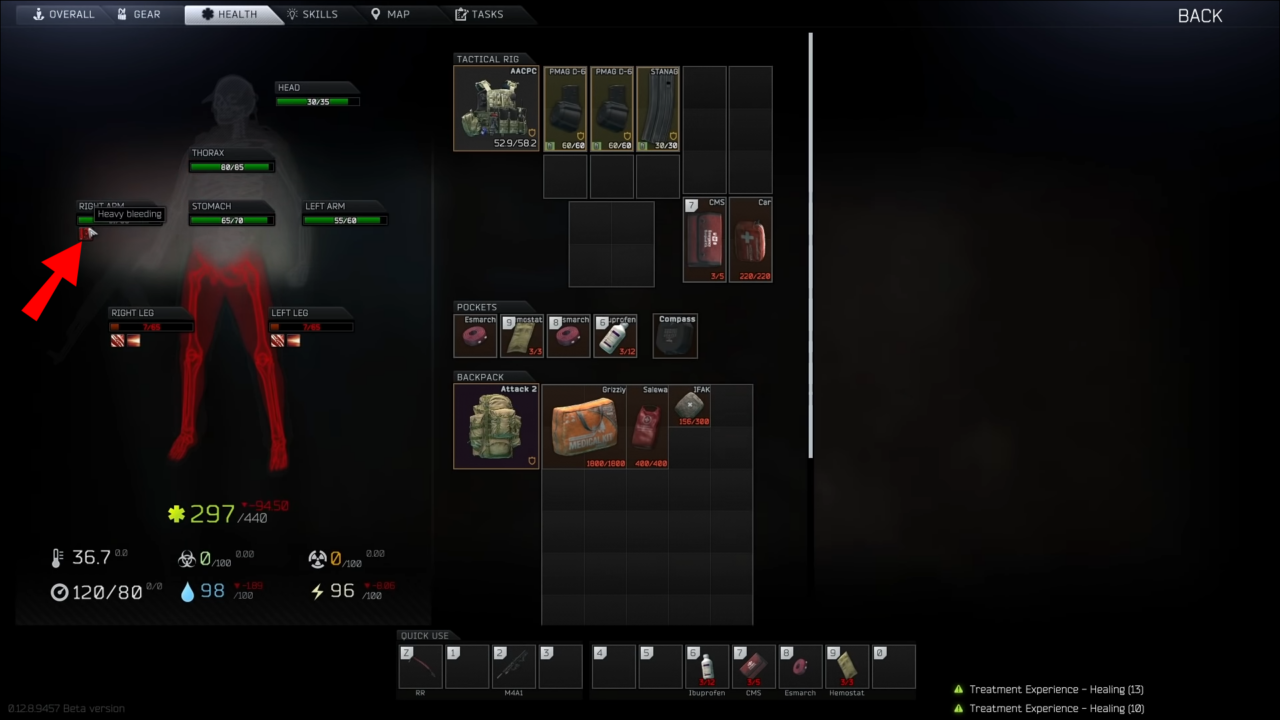Select the Hemostat in pockets

(x=520, y=335)
